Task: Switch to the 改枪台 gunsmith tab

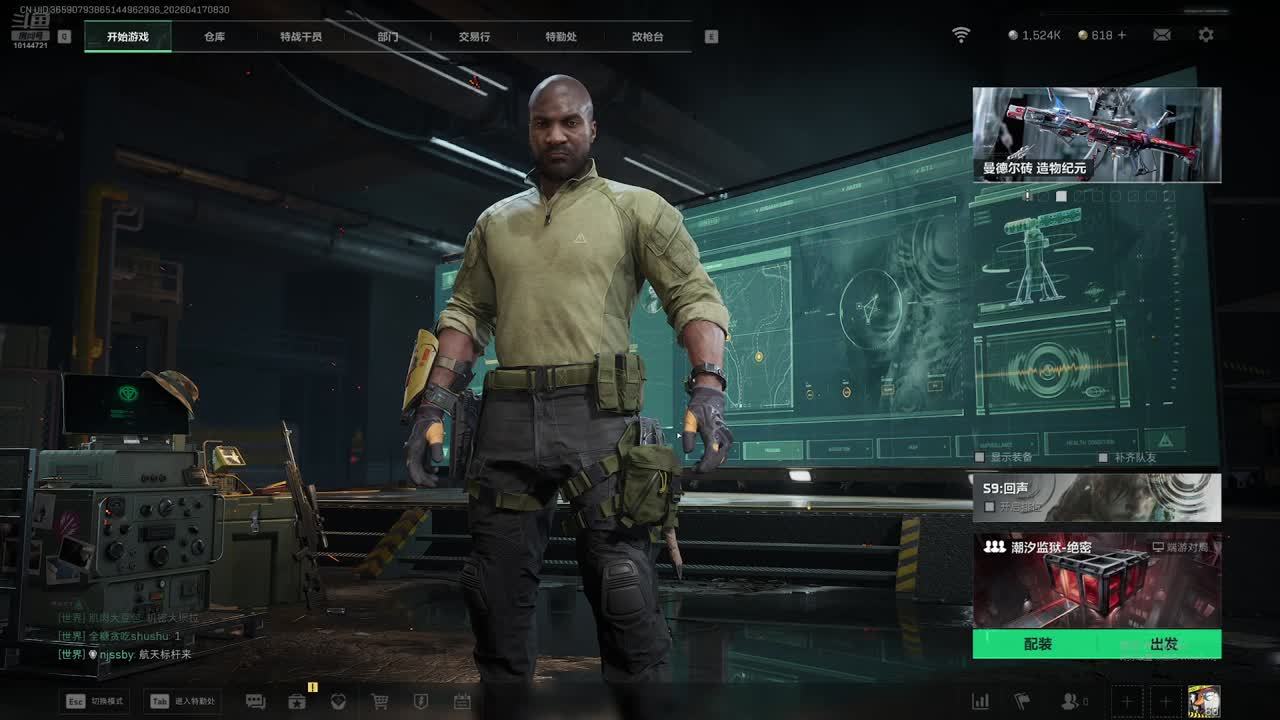Action: (647, 37)
